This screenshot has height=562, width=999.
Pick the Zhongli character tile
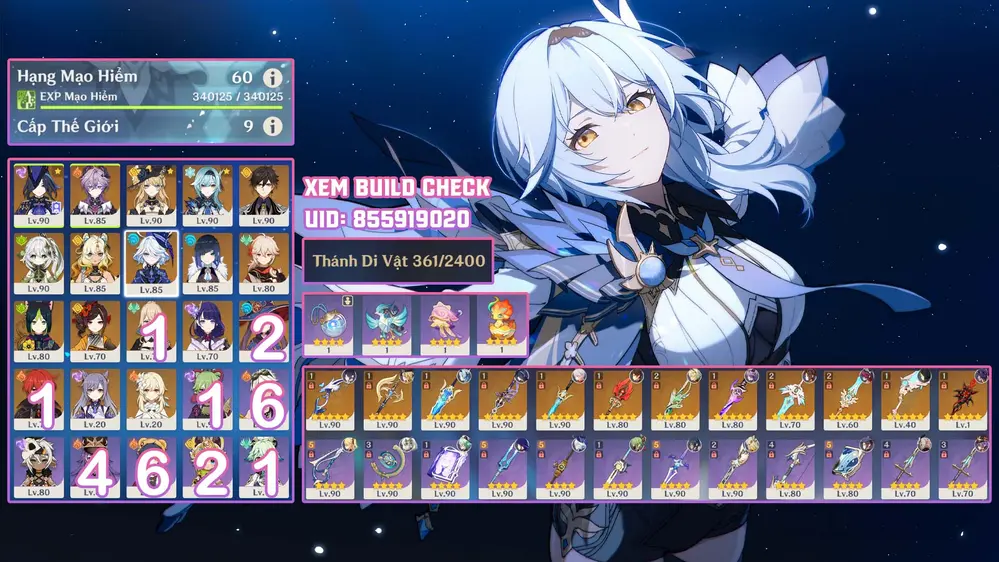(x=263, y=194)
